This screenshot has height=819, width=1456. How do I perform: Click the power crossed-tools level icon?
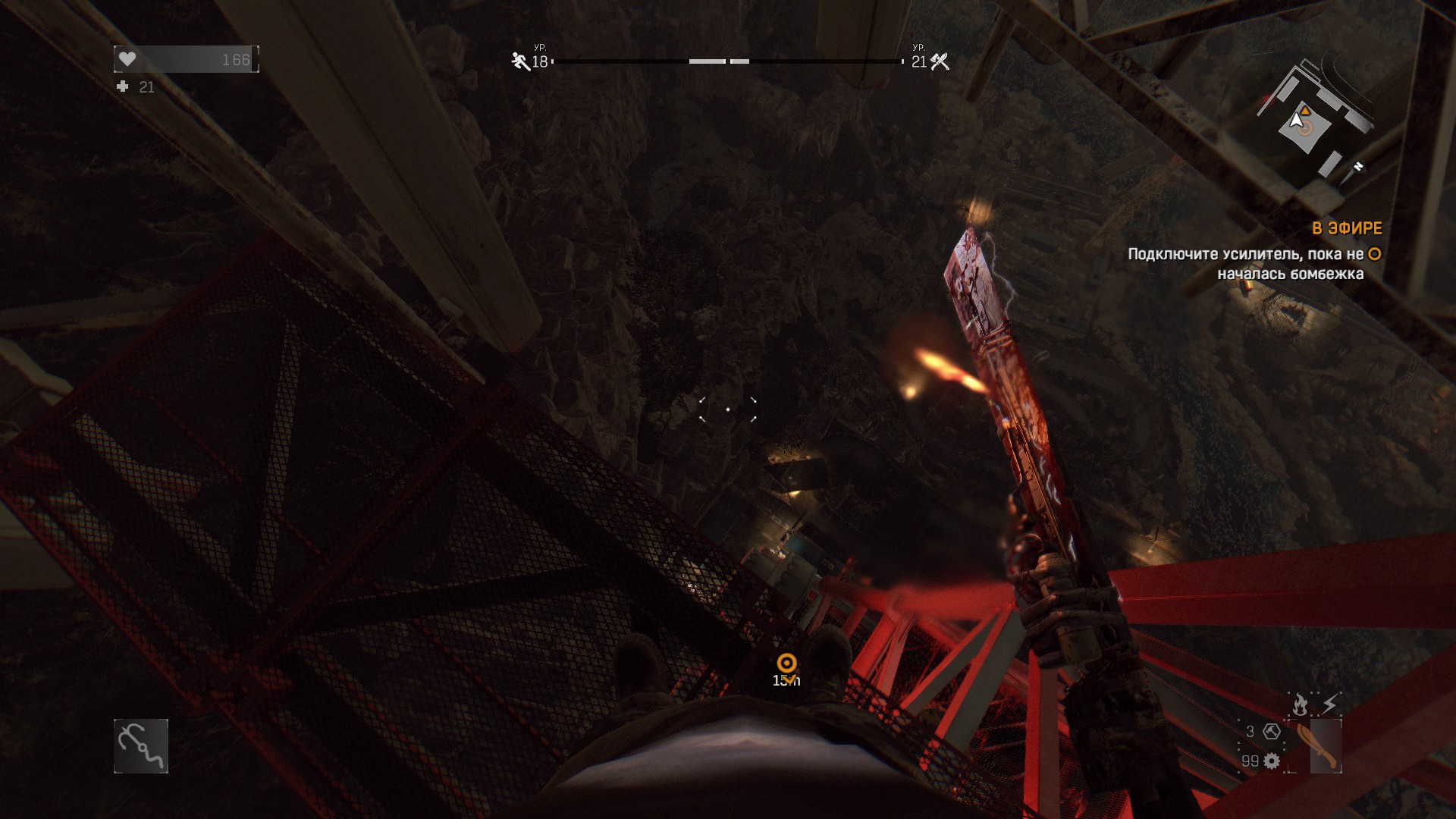pos(940,61)
